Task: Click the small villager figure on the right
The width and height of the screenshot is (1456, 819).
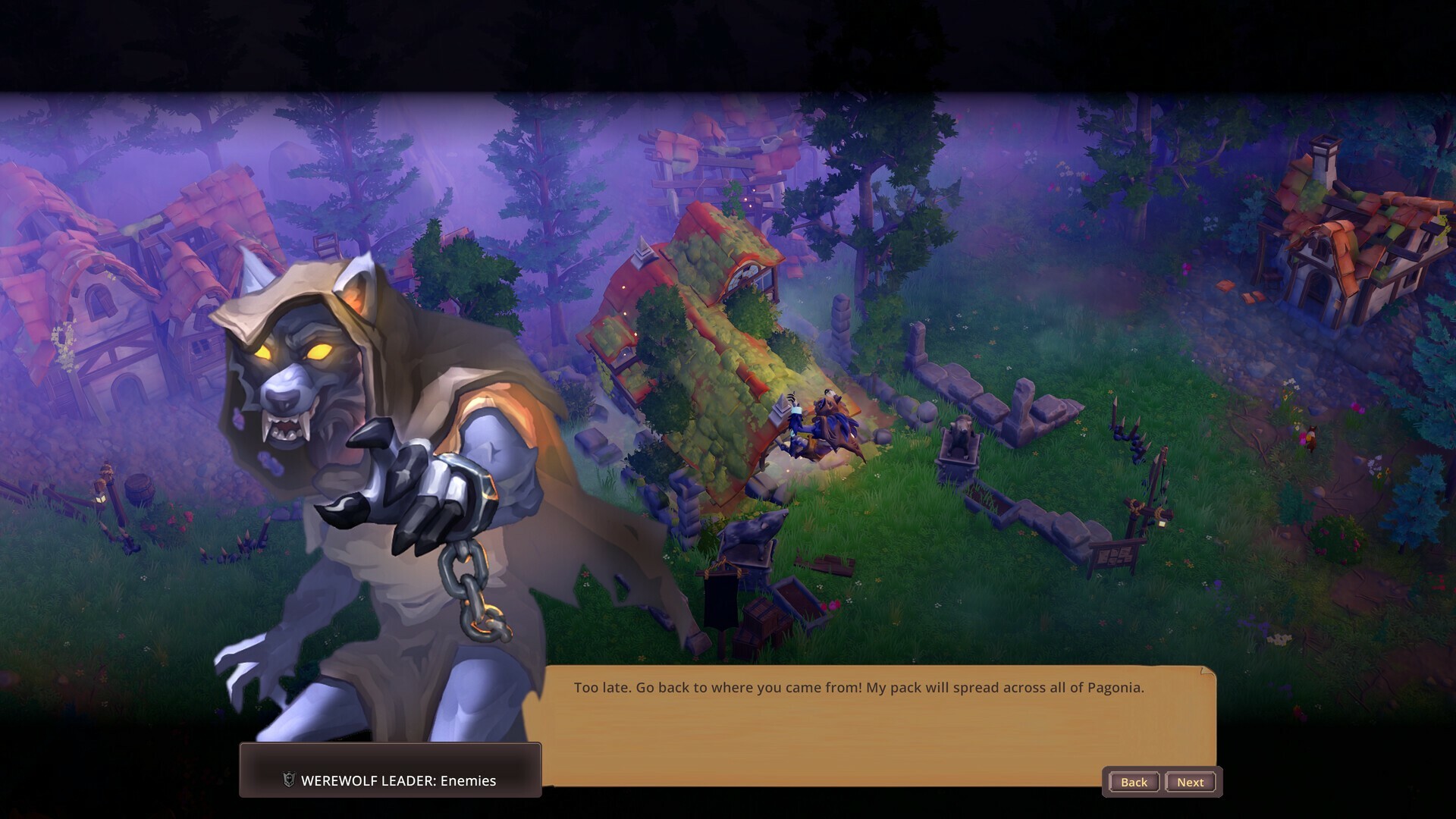Action: [x=1313, y=438]
